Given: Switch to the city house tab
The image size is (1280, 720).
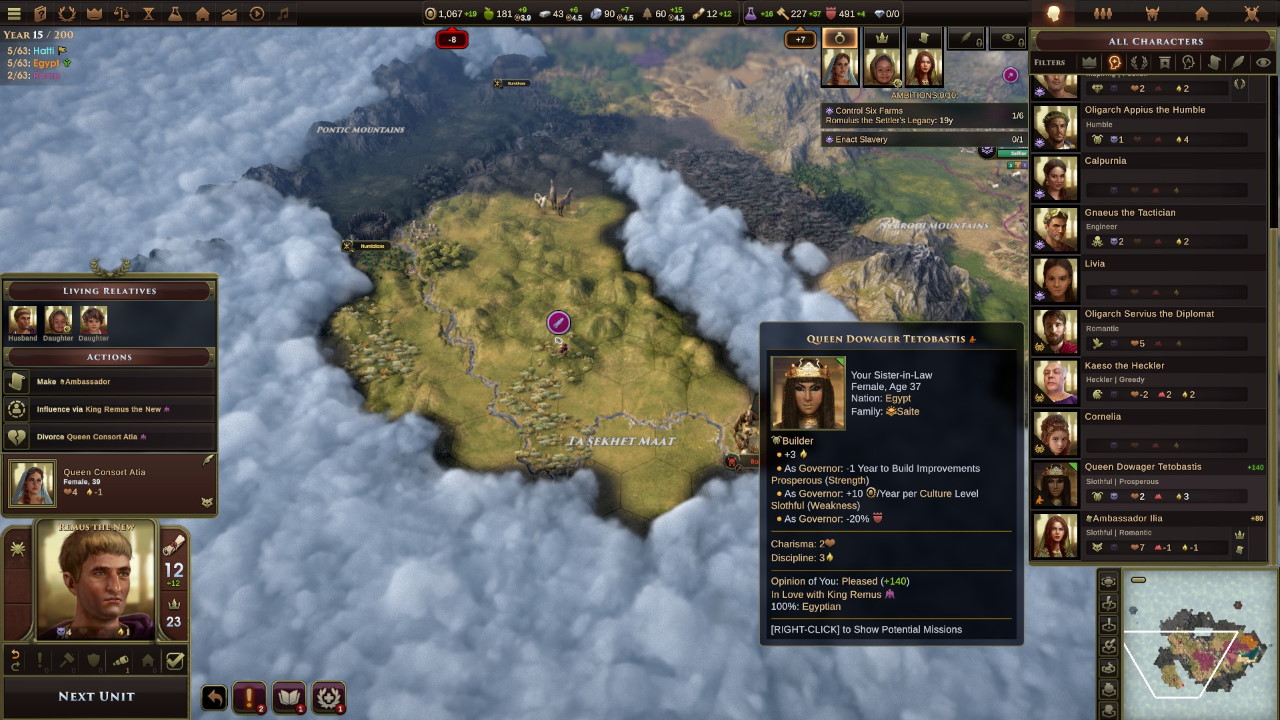Looking at the screenshot, I should click(x=1202, y=14).
